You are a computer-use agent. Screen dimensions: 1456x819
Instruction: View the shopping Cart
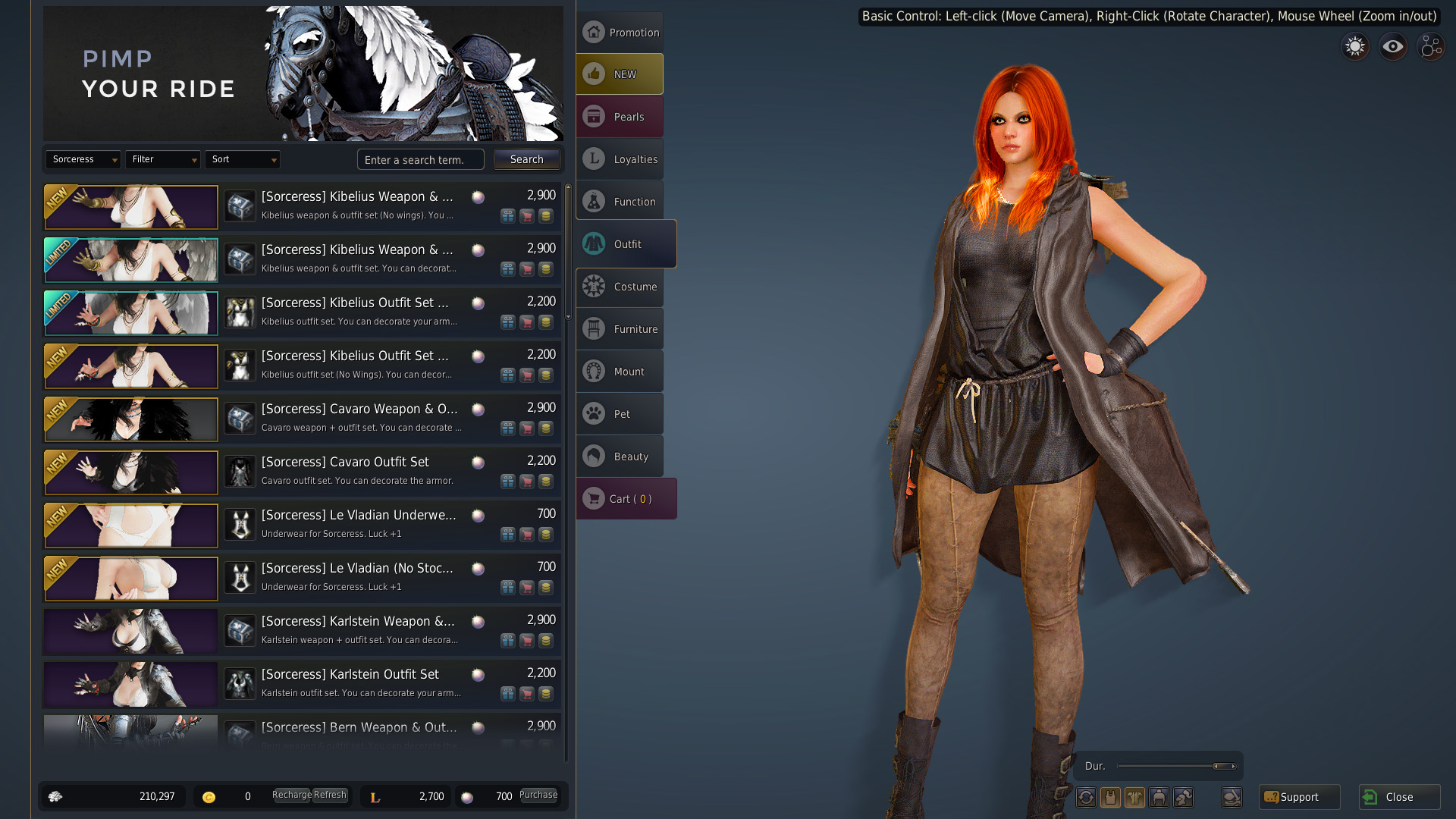pos(626,499)
